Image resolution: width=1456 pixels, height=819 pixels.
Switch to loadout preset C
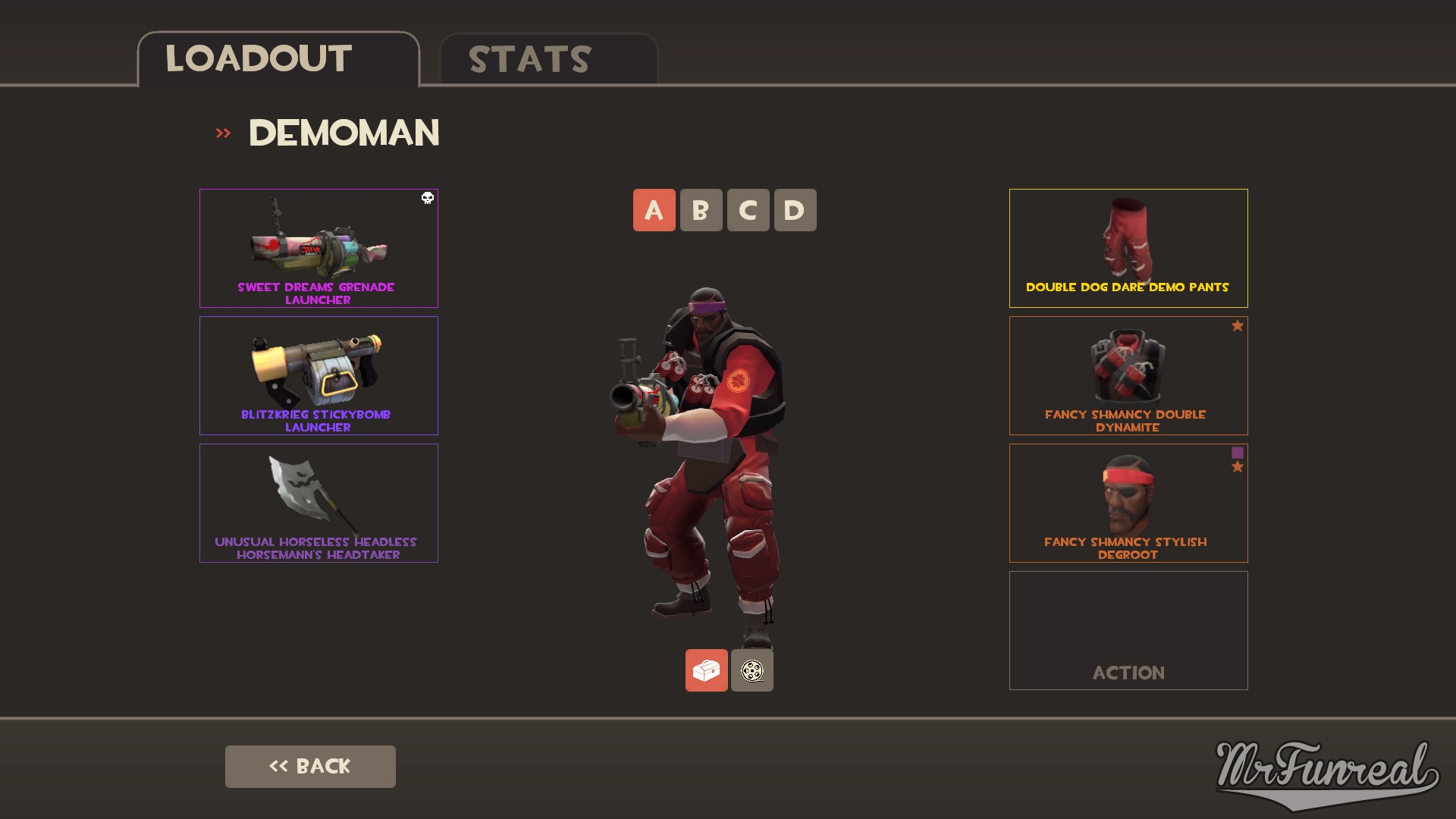(x=748, y=210)
